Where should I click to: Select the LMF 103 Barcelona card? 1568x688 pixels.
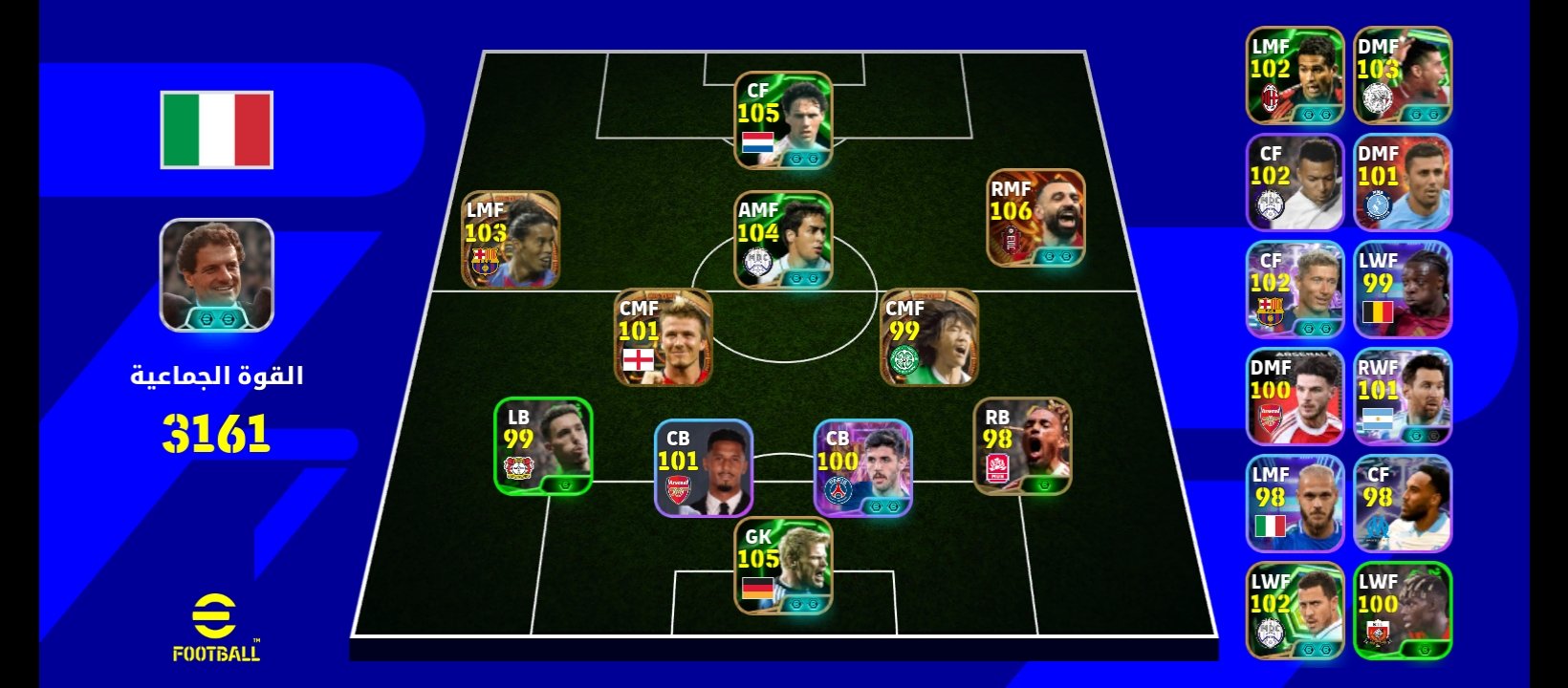[x=511, y=240]
